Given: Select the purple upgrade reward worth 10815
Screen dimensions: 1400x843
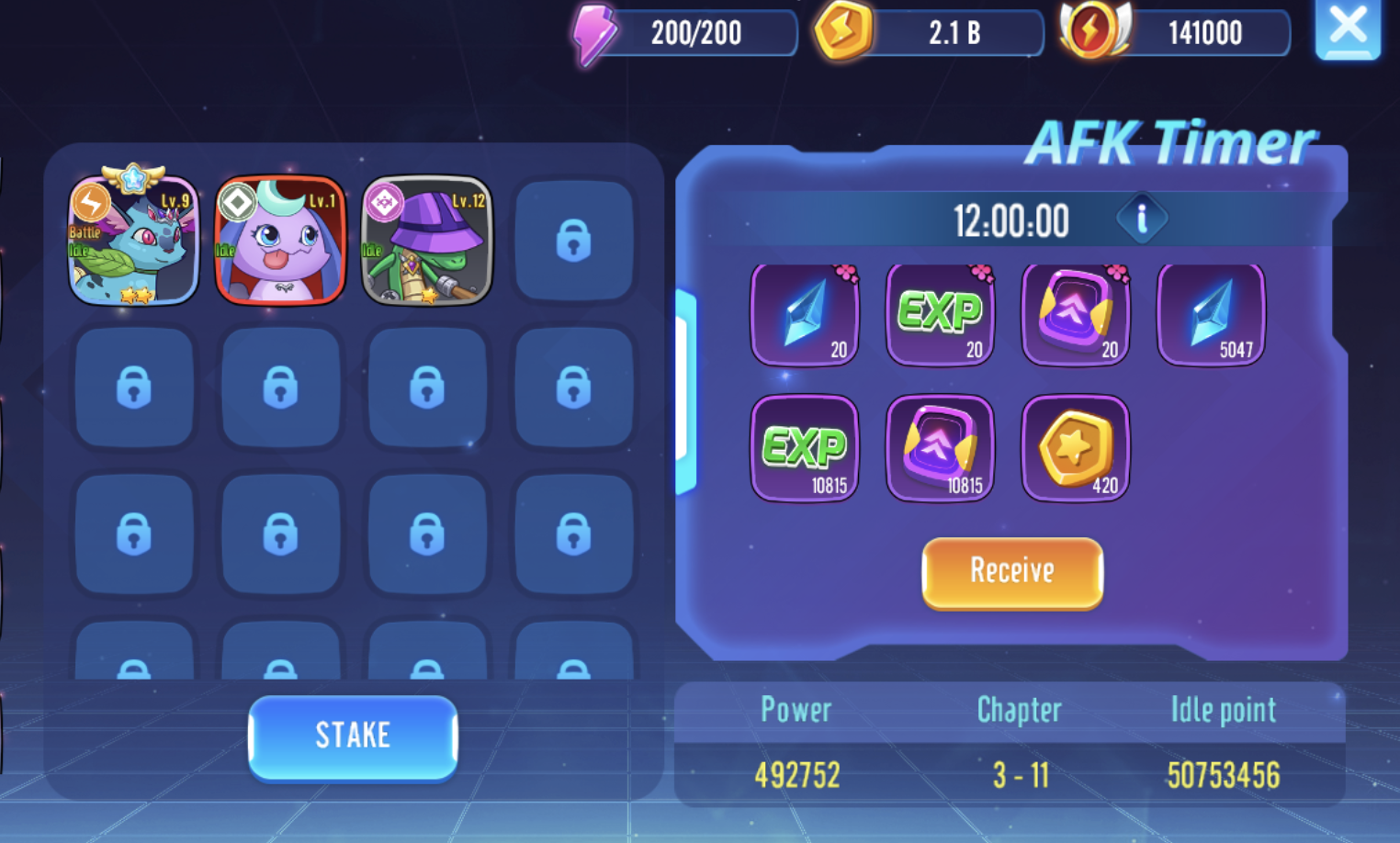Looking at the screenshot, I should point(939,449).
